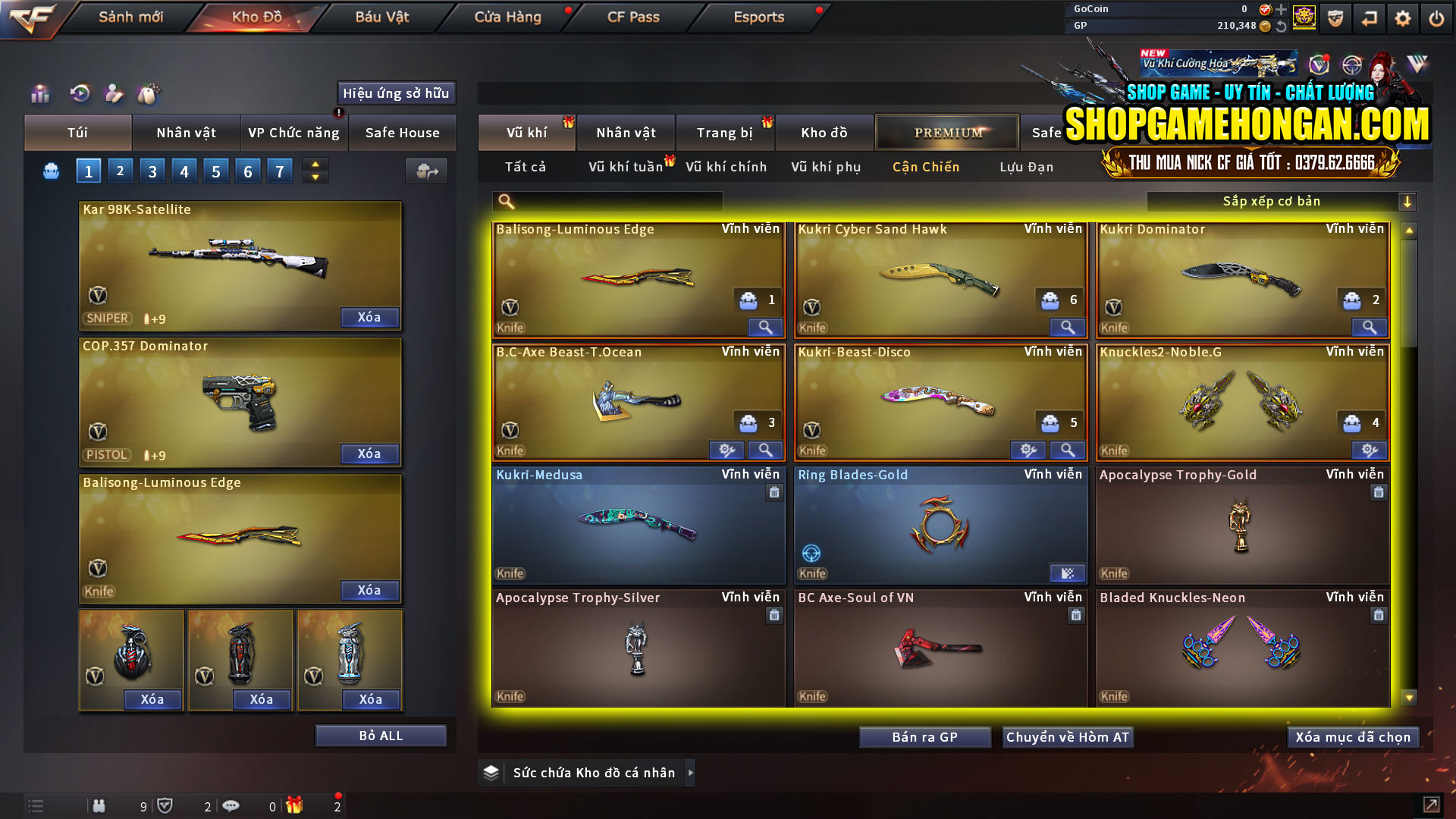Click the history restore icon near Túi tab
The height and width of the screenshot is (819, 1456).
(79, 94)
